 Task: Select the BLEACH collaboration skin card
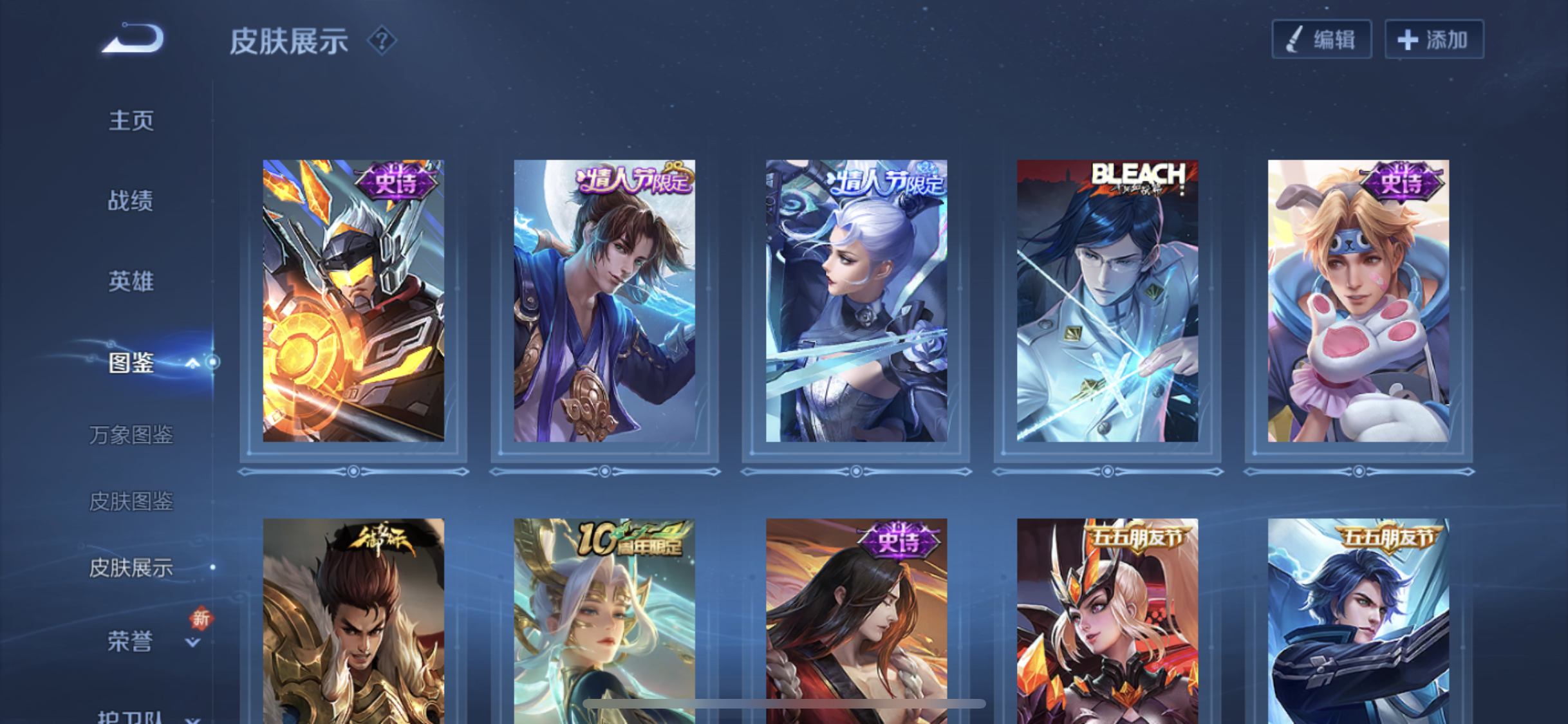pos(1107,301)
